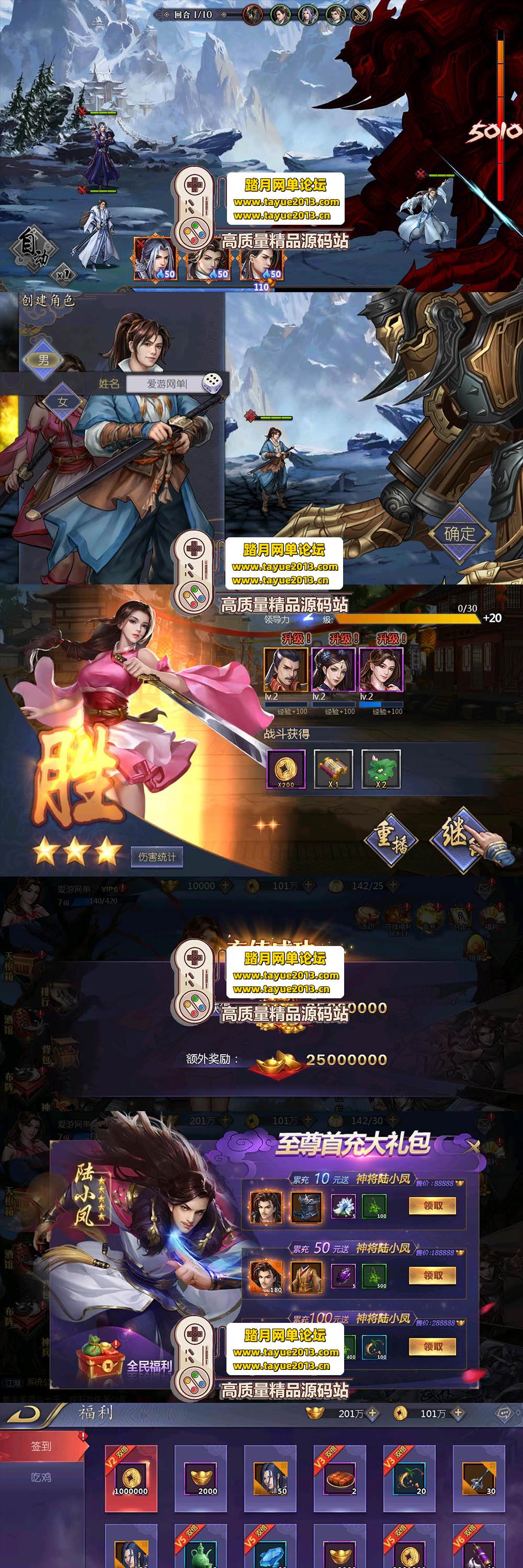523x1568 pixels.
Task: Select the 2000 gold ingot reward
Action: 200,1478
